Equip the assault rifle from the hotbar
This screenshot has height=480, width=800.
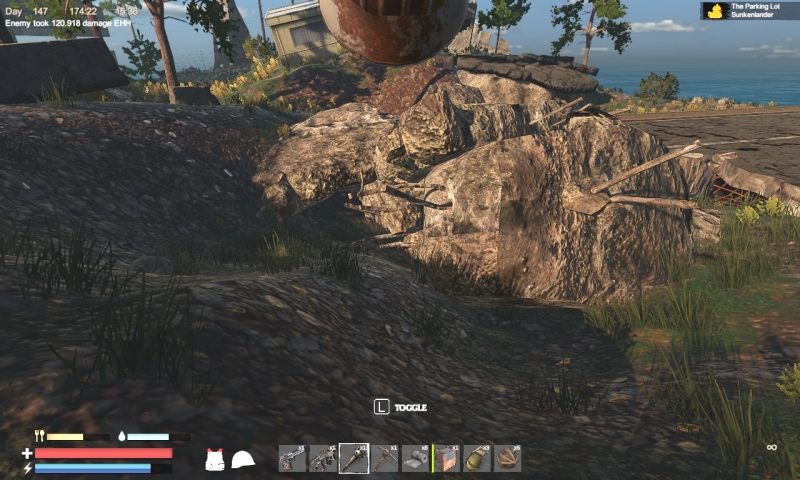[323, 459]
